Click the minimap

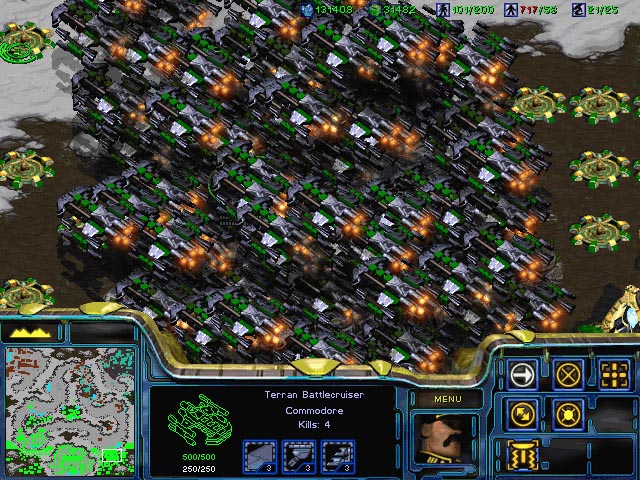pos(68,410)
